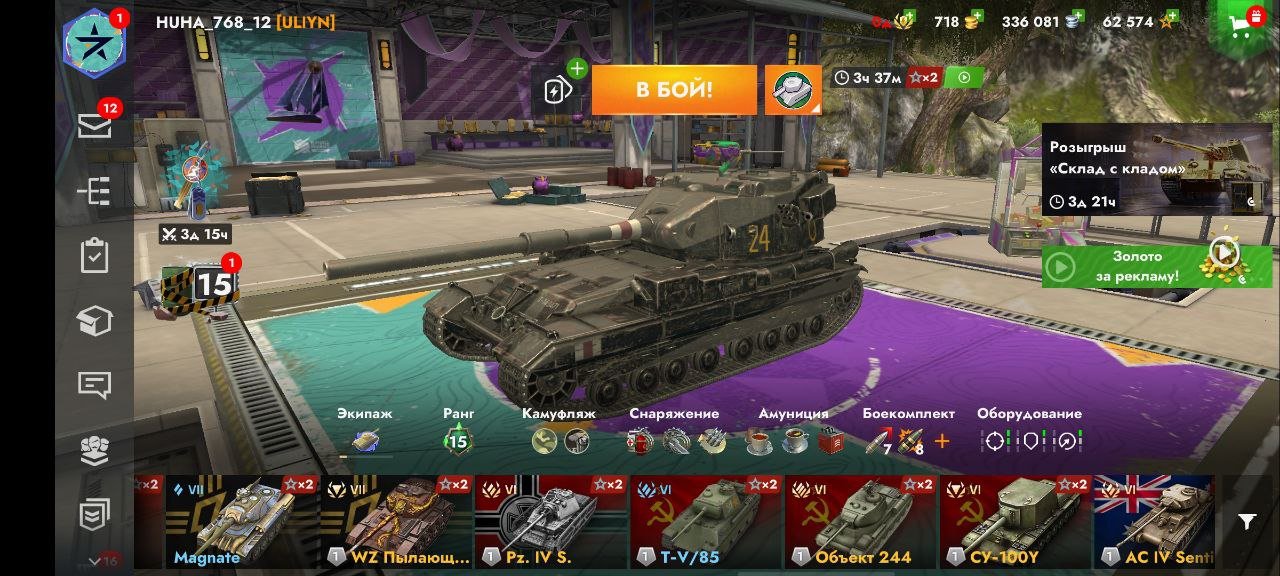
Task: Open the mail inbox with 12 notifications
Action: pyautogui.click(x=94, y=125)
